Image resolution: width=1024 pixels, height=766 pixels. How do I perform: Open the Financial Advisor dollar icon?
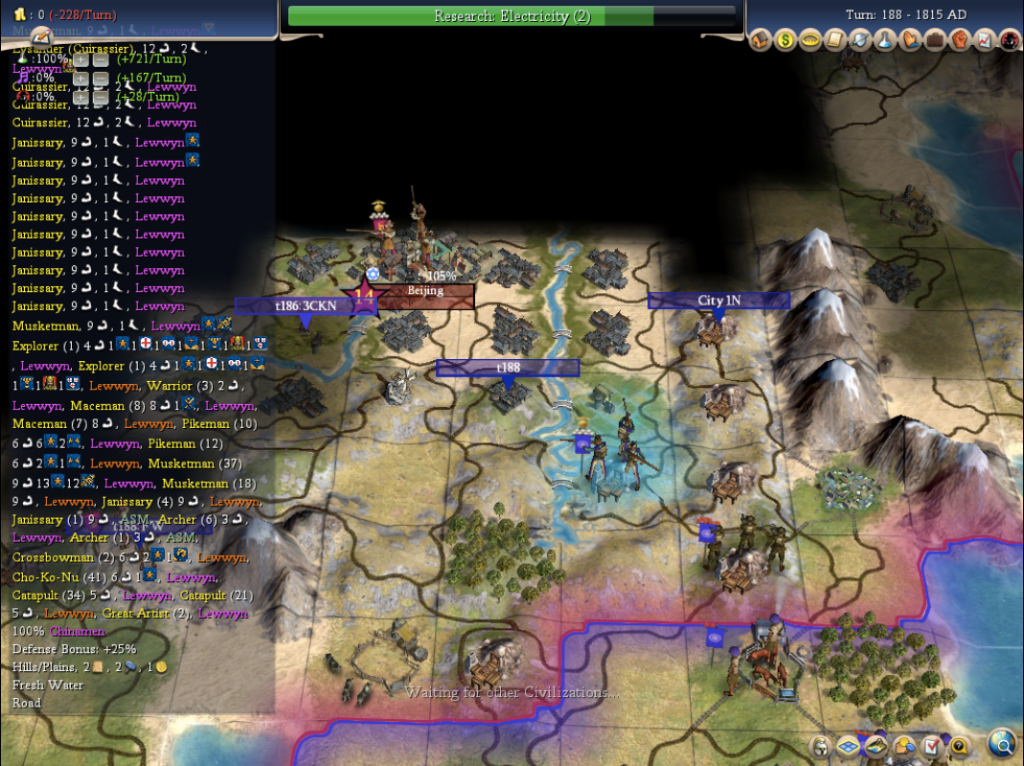(786, 41)
